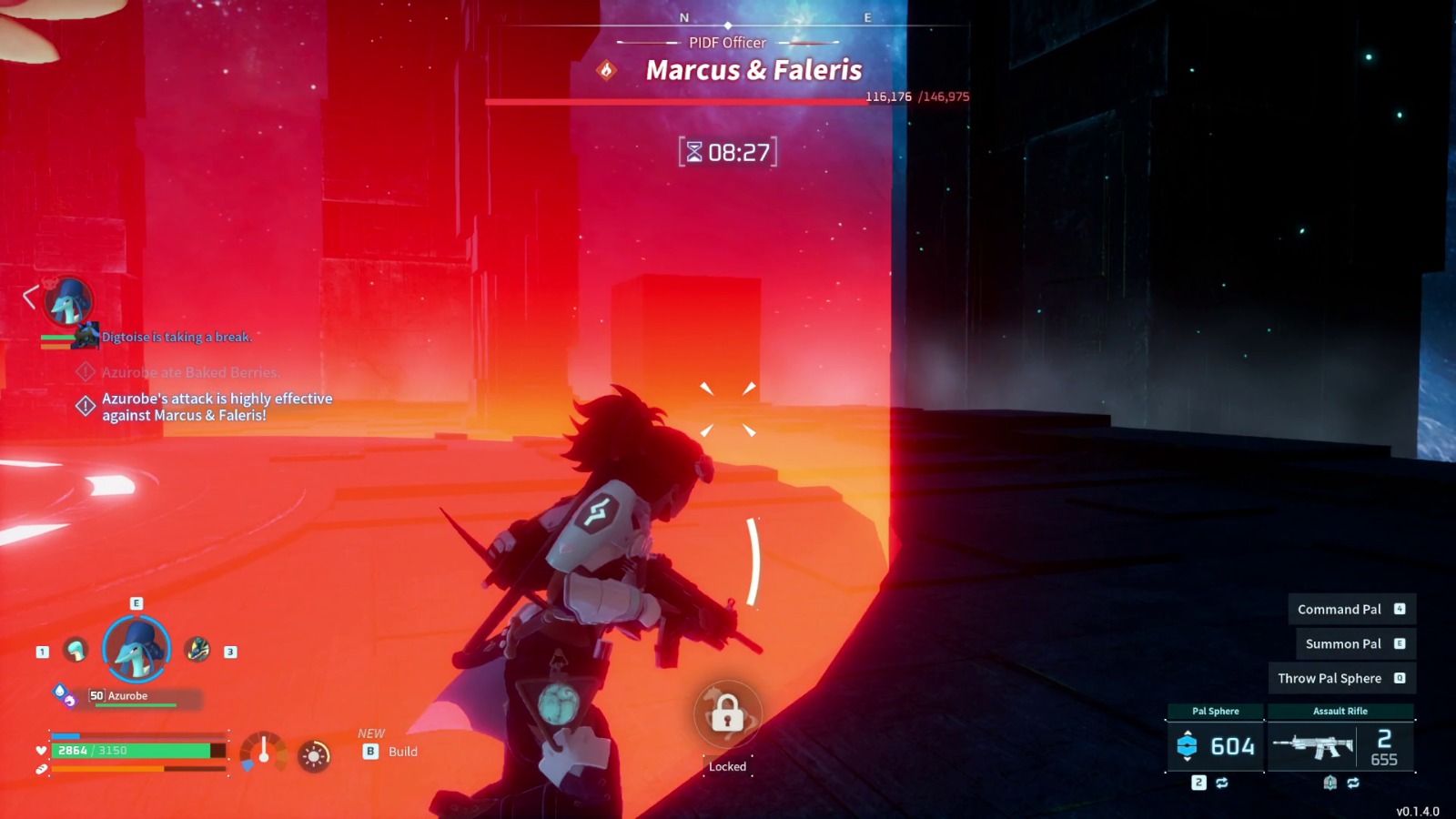This screenshot has width=1456, height=819.
Task: Select the Pal Sphere slot
Action: (x=1215, y=745)
